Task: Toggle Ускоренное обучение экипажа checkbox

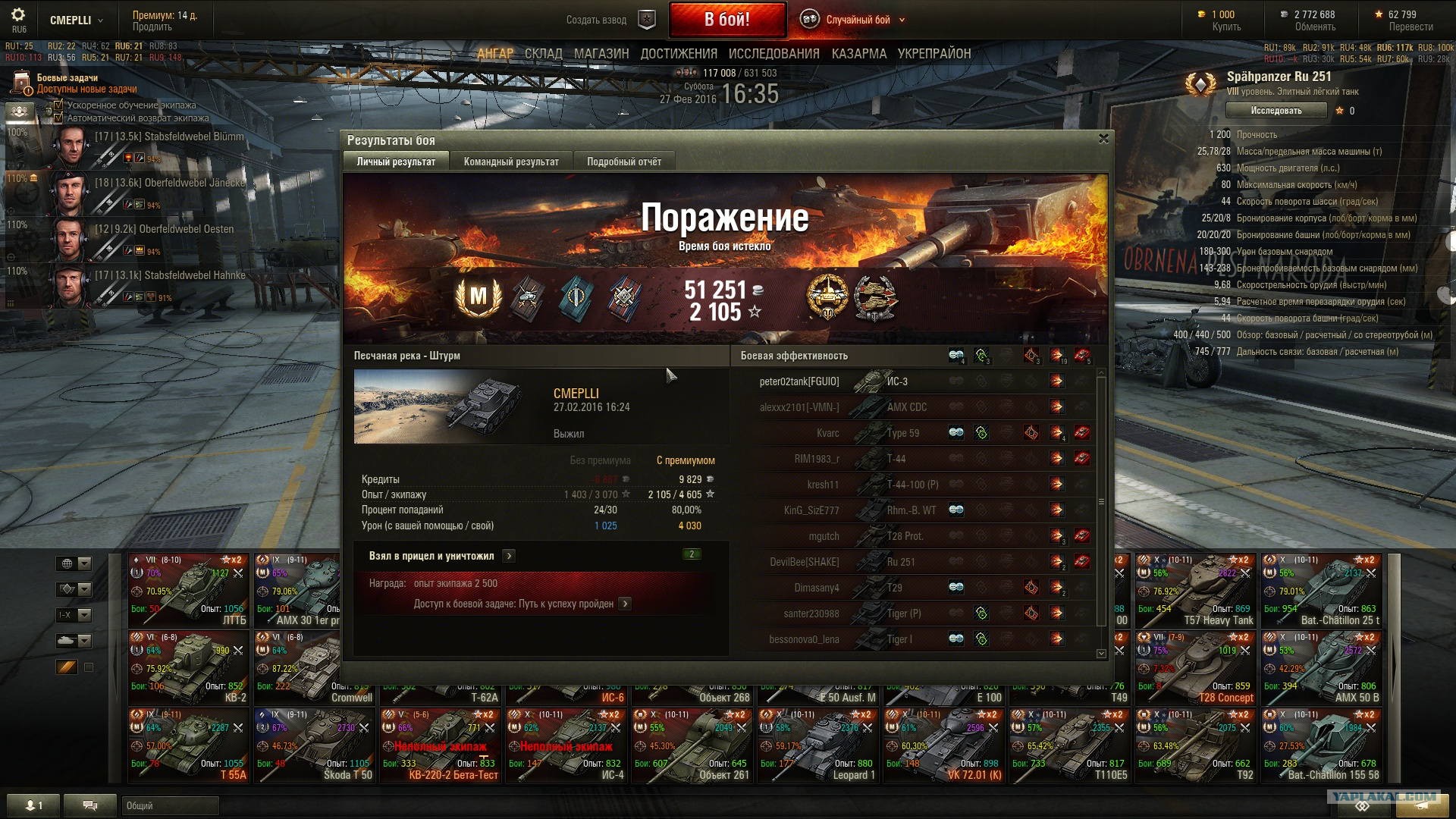Action: 58,105
